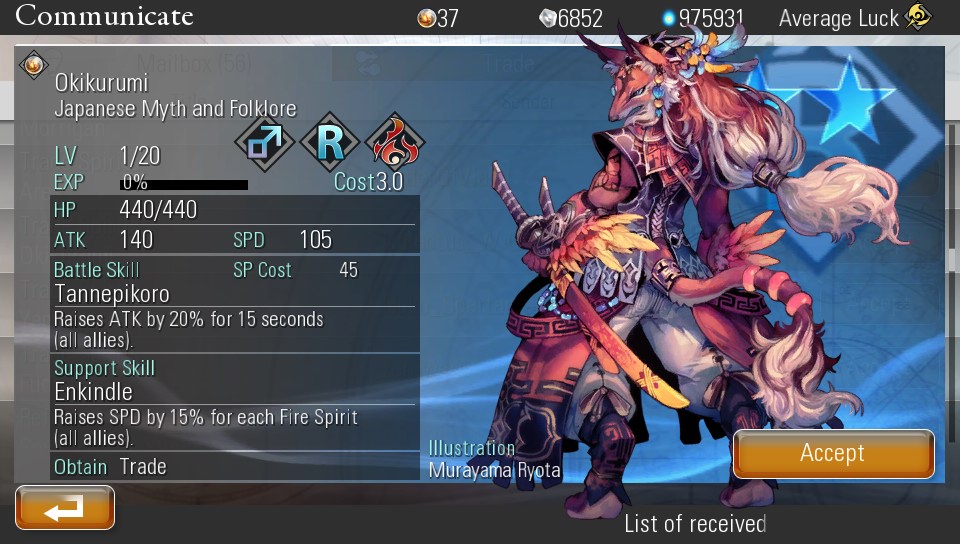Accept the Okikurumi spirit
Viewport: 960px width, 544px height.
(x=833, y=454)
